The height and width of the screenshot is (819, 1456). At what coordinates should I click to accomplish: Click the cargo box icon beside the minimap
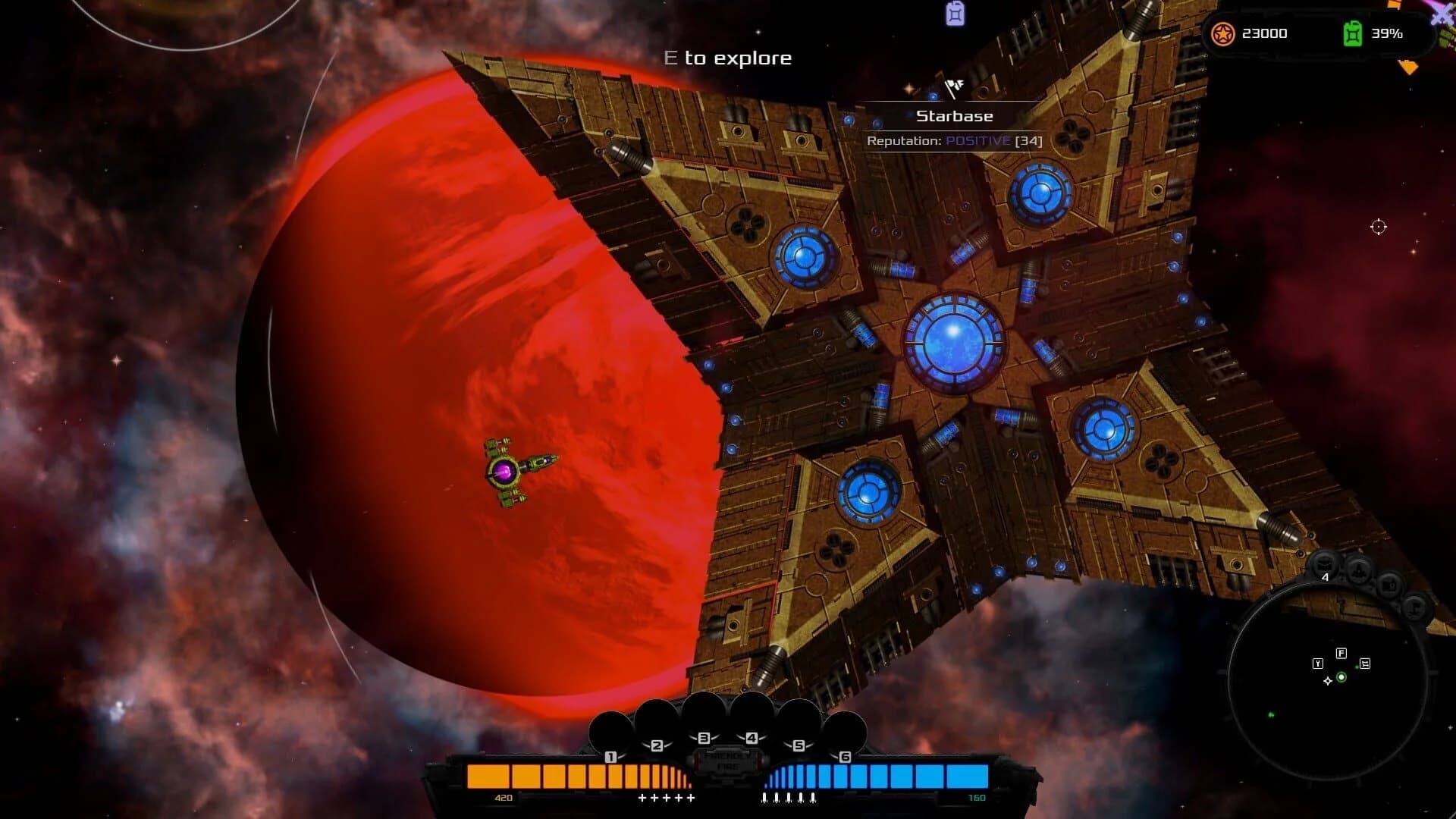[1389, 585]
